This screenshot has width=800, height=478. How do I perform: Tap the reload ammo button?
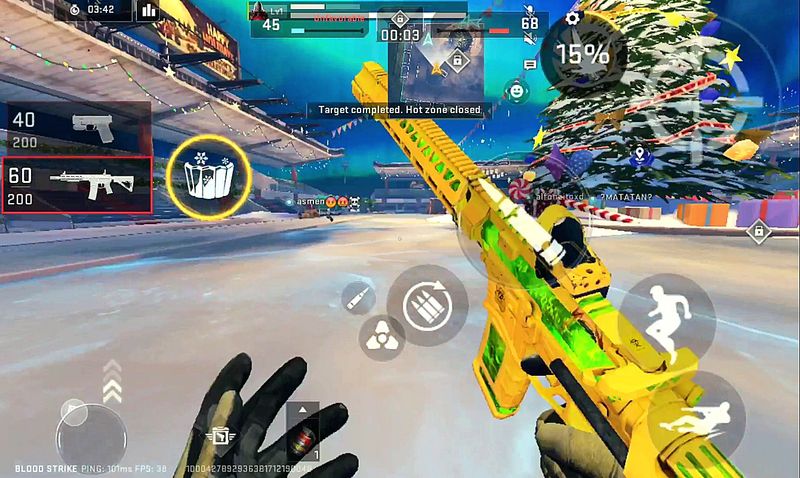tap(427, 303)
